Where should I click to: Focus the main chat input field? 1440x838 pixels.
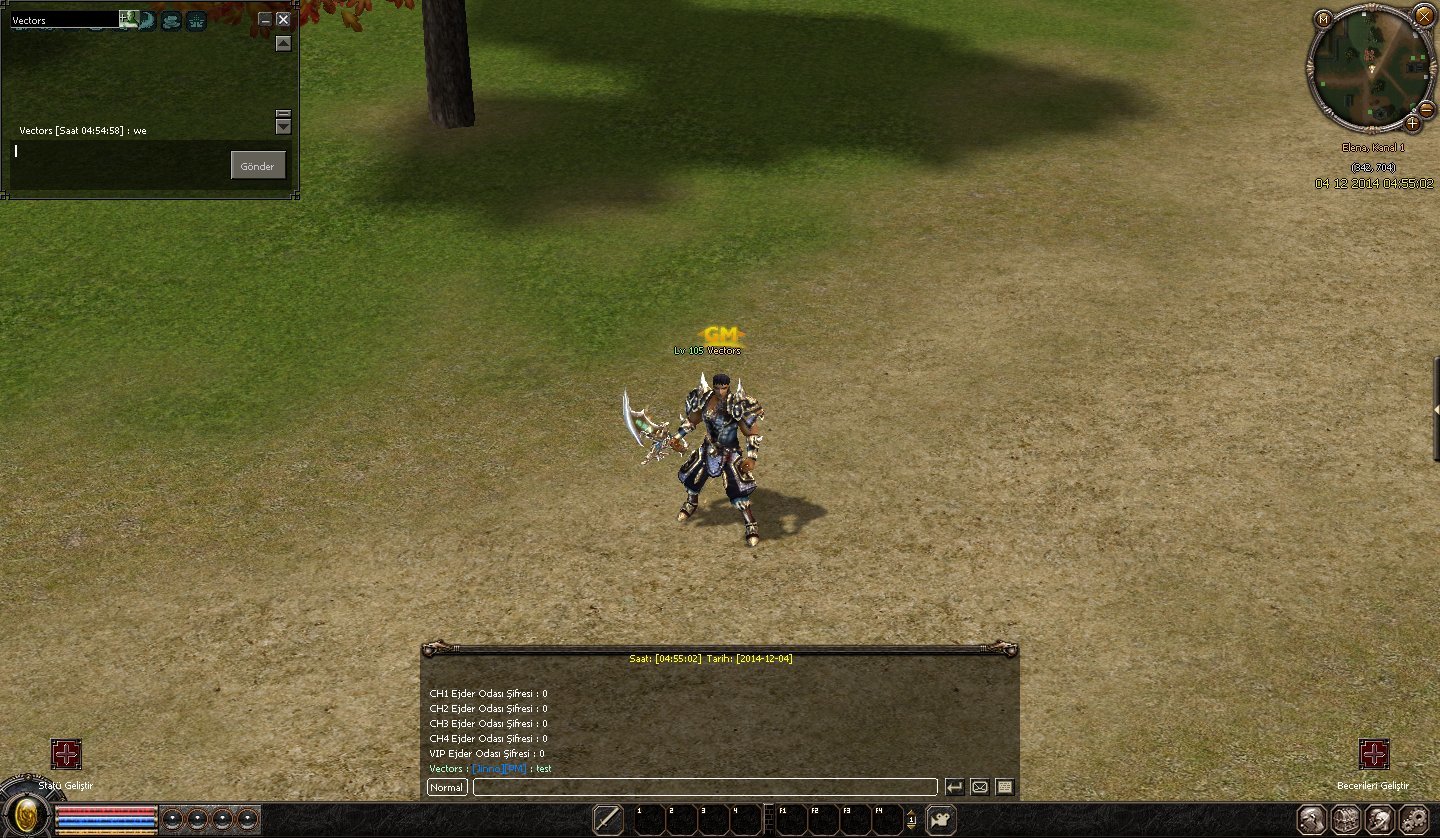pos(704,787)
